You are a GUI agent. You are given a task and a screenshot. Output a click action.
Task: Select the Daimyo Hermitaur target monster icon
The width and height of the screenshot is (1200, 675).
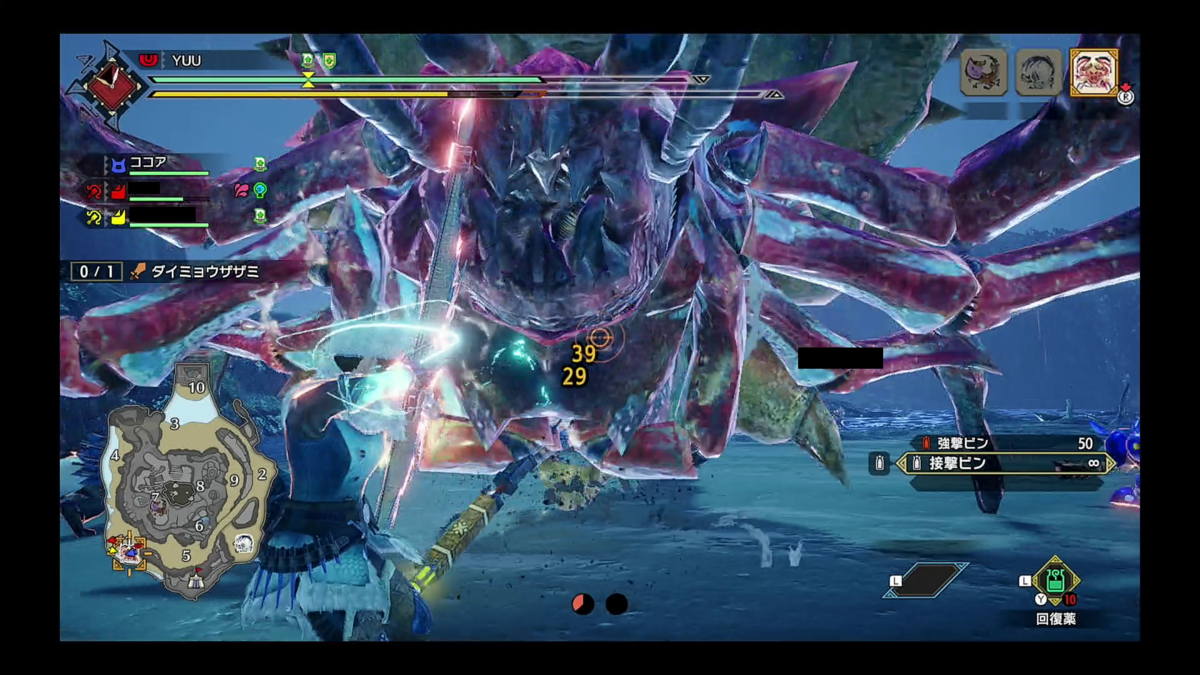[x=1093, y=72]
